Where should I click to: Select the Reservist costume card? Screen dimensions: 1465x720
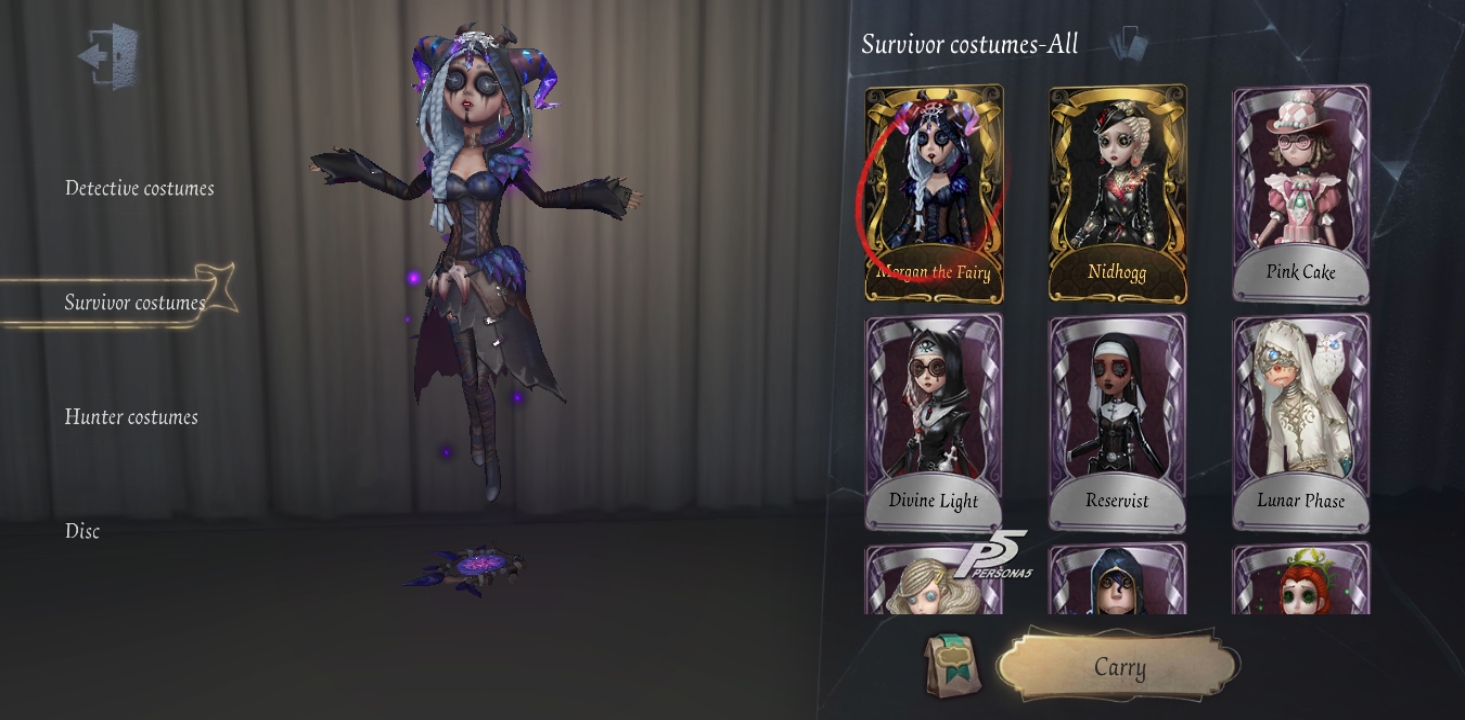(1117, 420)
